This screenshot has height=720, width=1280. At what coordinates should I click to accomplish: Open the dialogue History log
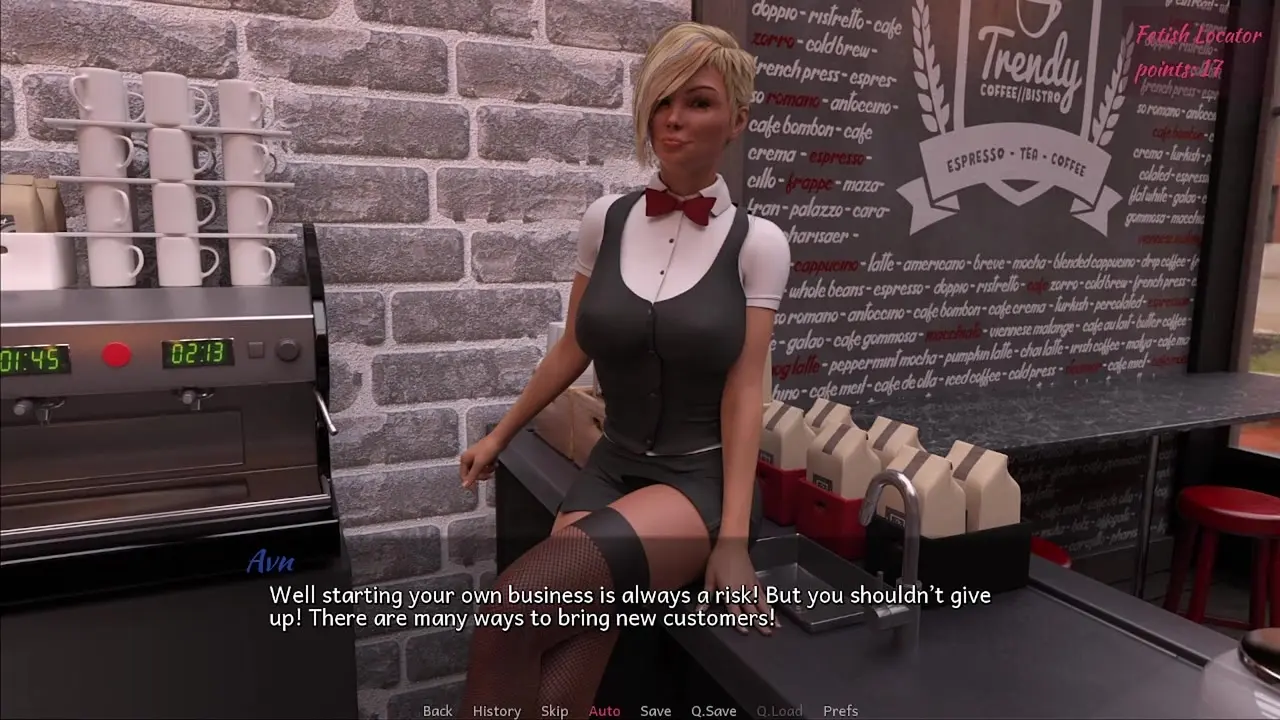(x=496, y=711)
